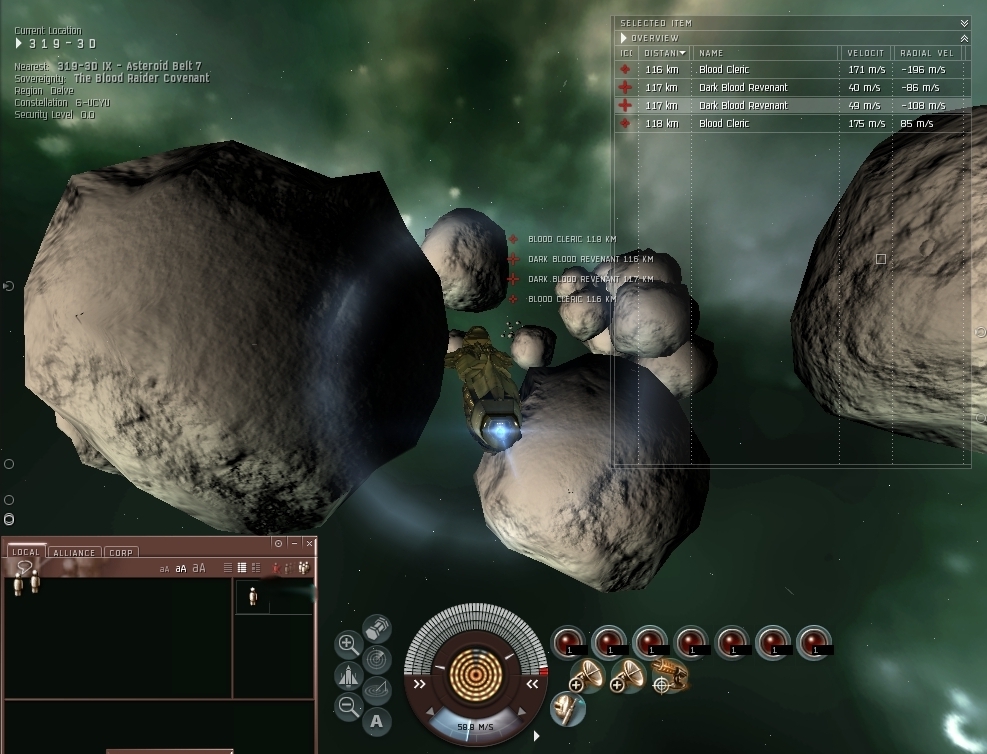Toggle the autopilot 'A' button
987x754 pixels.
[377, 720]
